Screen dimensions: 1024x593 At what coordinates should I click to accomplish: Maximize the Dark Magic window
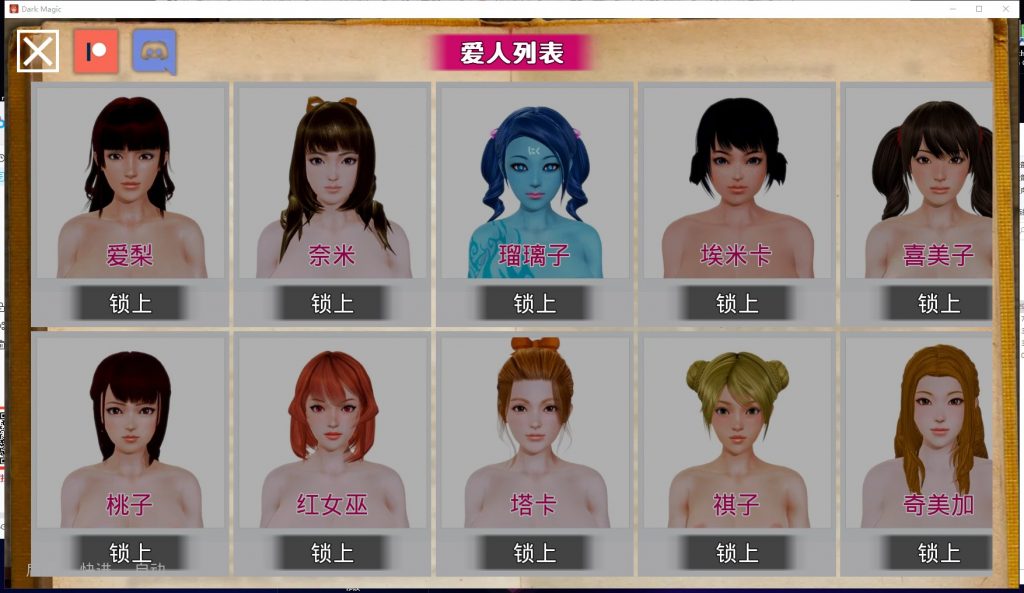pyautogui.click(x=979, y=8)
